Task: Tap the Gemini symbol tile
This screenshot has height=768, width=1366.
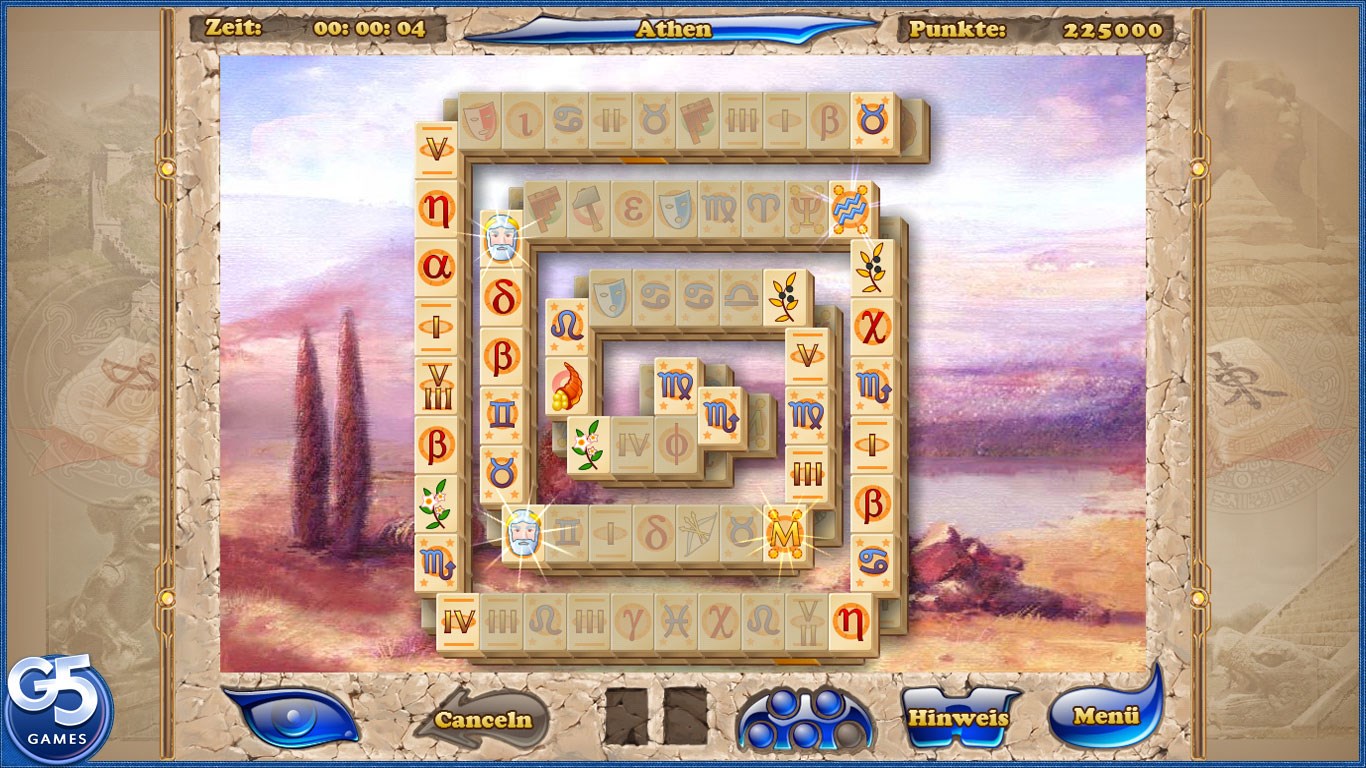Action: point(501,413)
